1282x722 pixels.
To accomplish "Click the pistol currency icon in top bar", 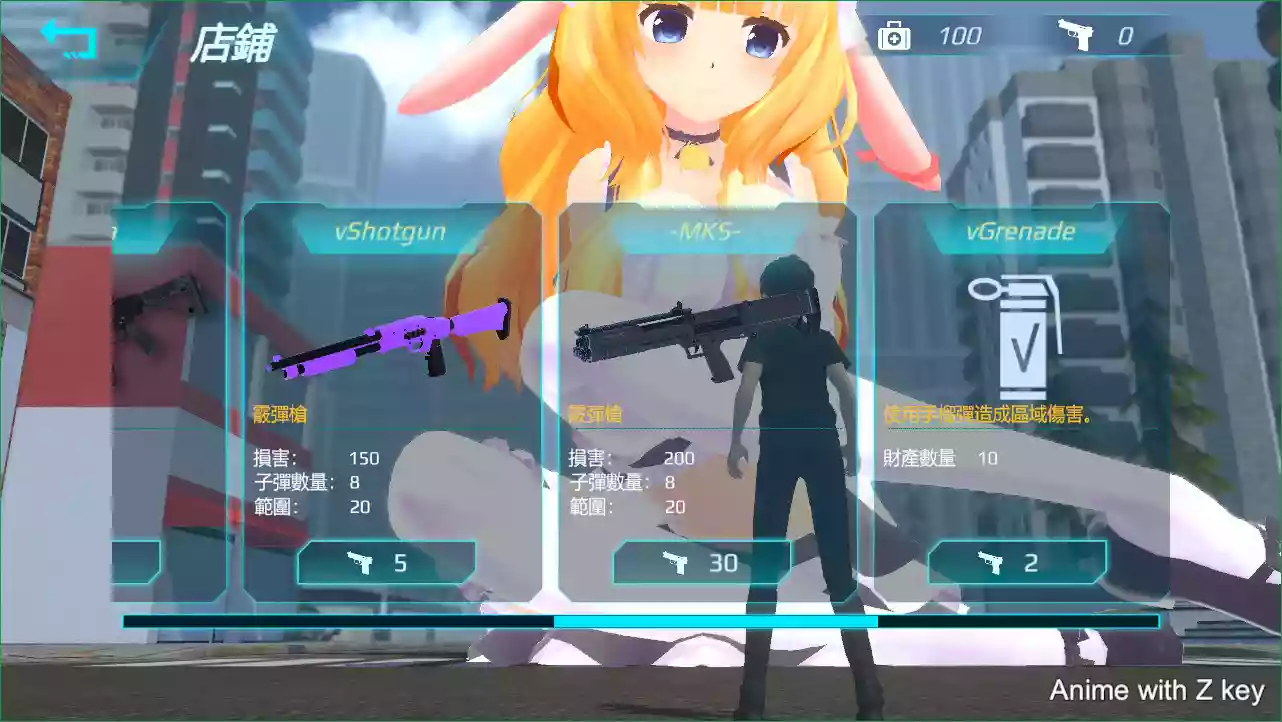I will coord(1077,35).
